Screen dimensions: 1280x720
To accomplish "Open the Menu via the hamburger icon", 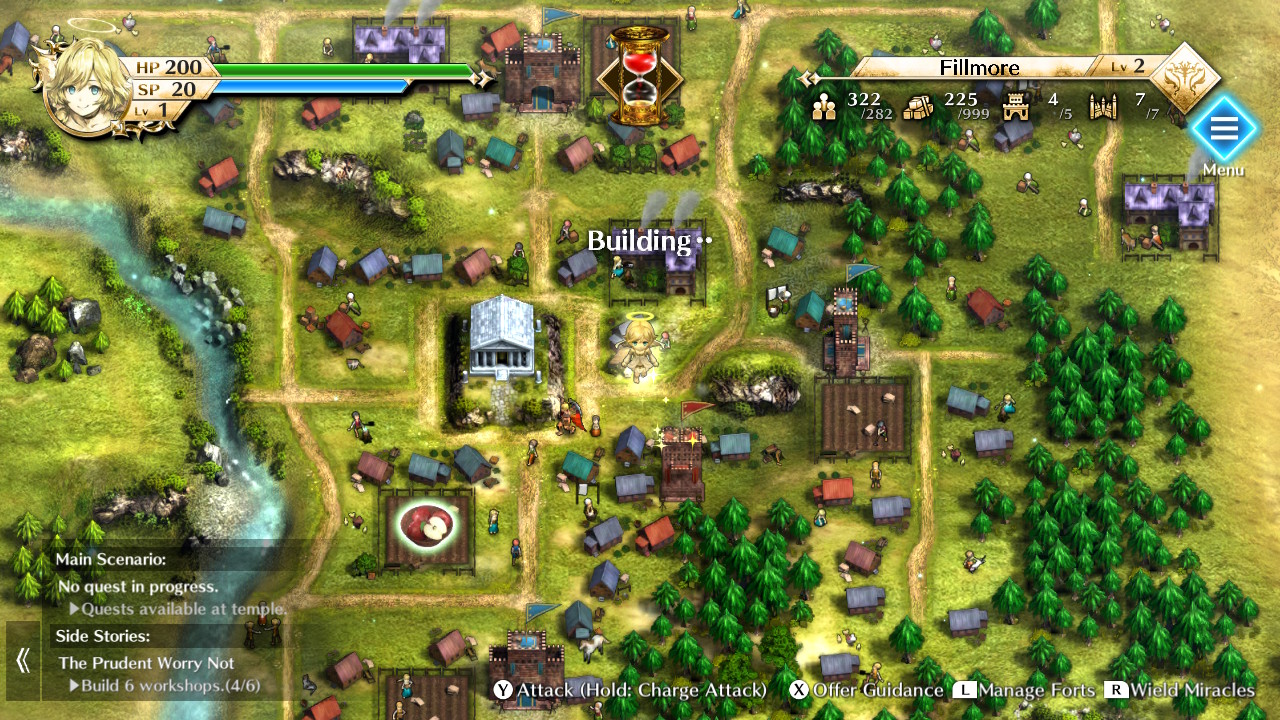I will (1223, 128).
